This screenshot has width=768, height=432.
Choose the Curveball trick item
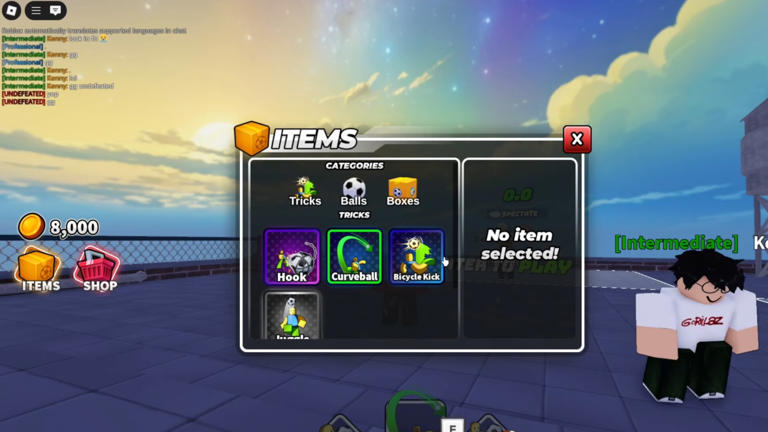[354, 256]
